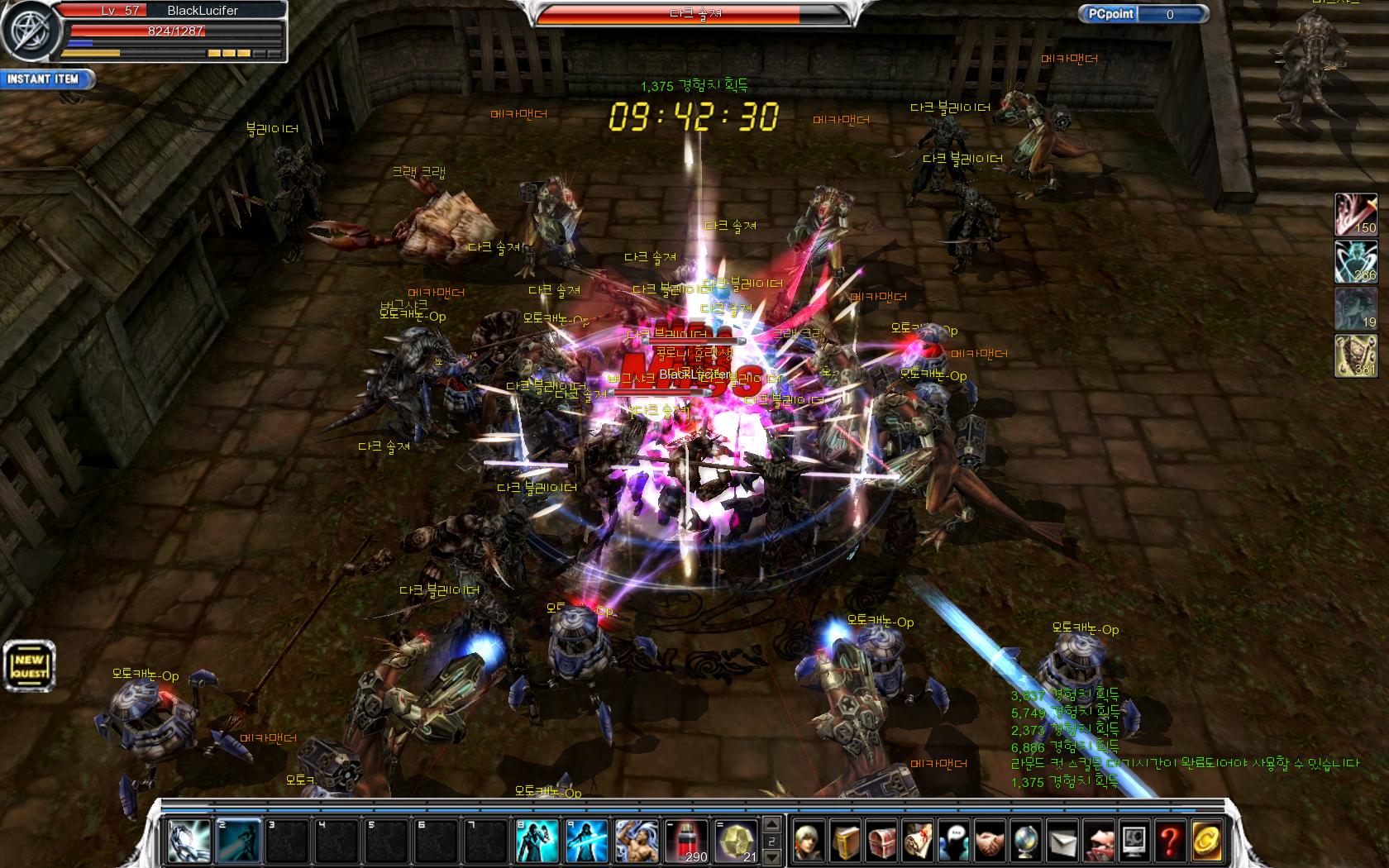
Task: Use the red potion with count 290
Action: coord(686,840)
